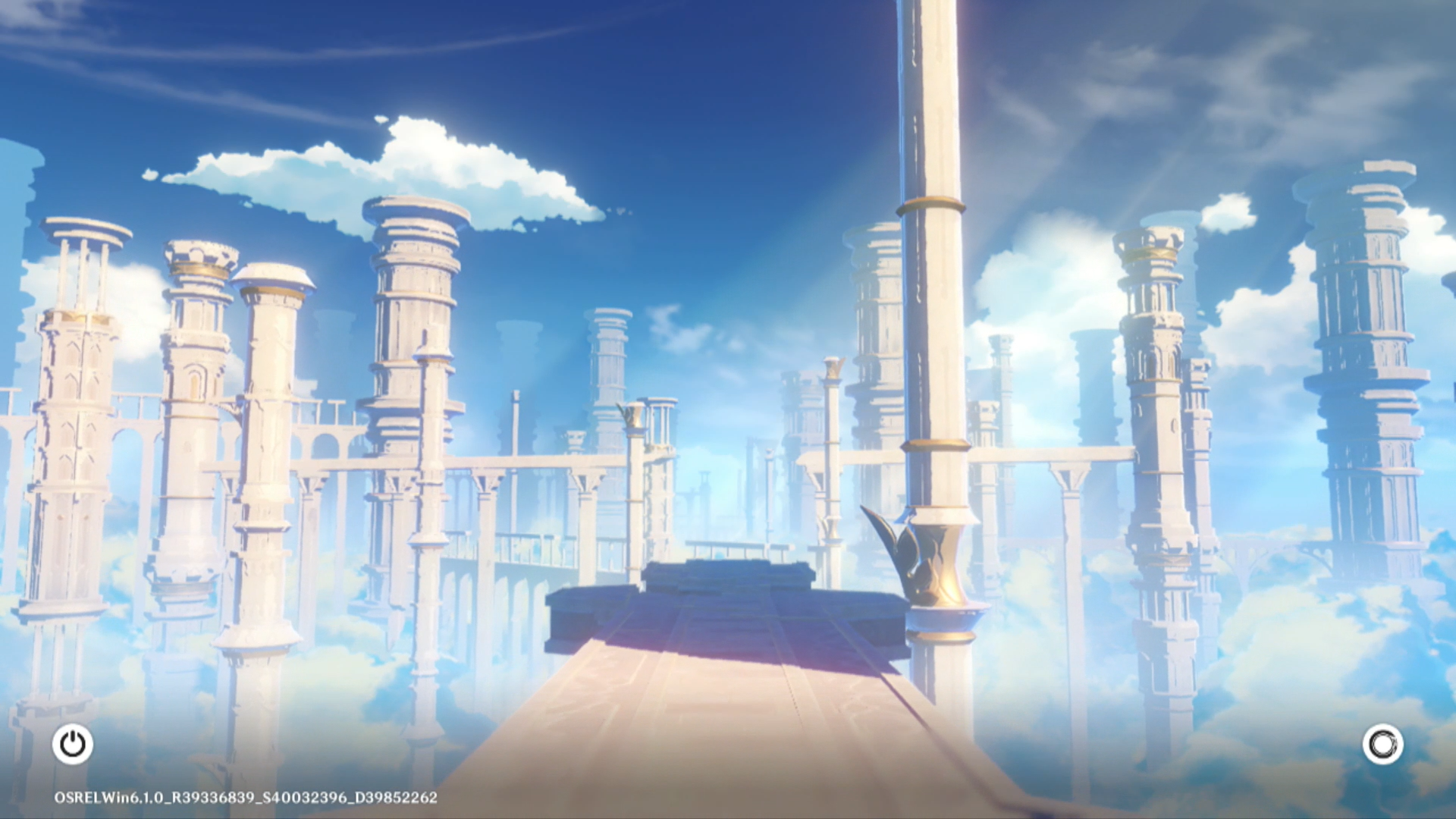Screen dimensions: 1456x819
Task: Open the circular ring icon button
Action: pos(1382,744)
